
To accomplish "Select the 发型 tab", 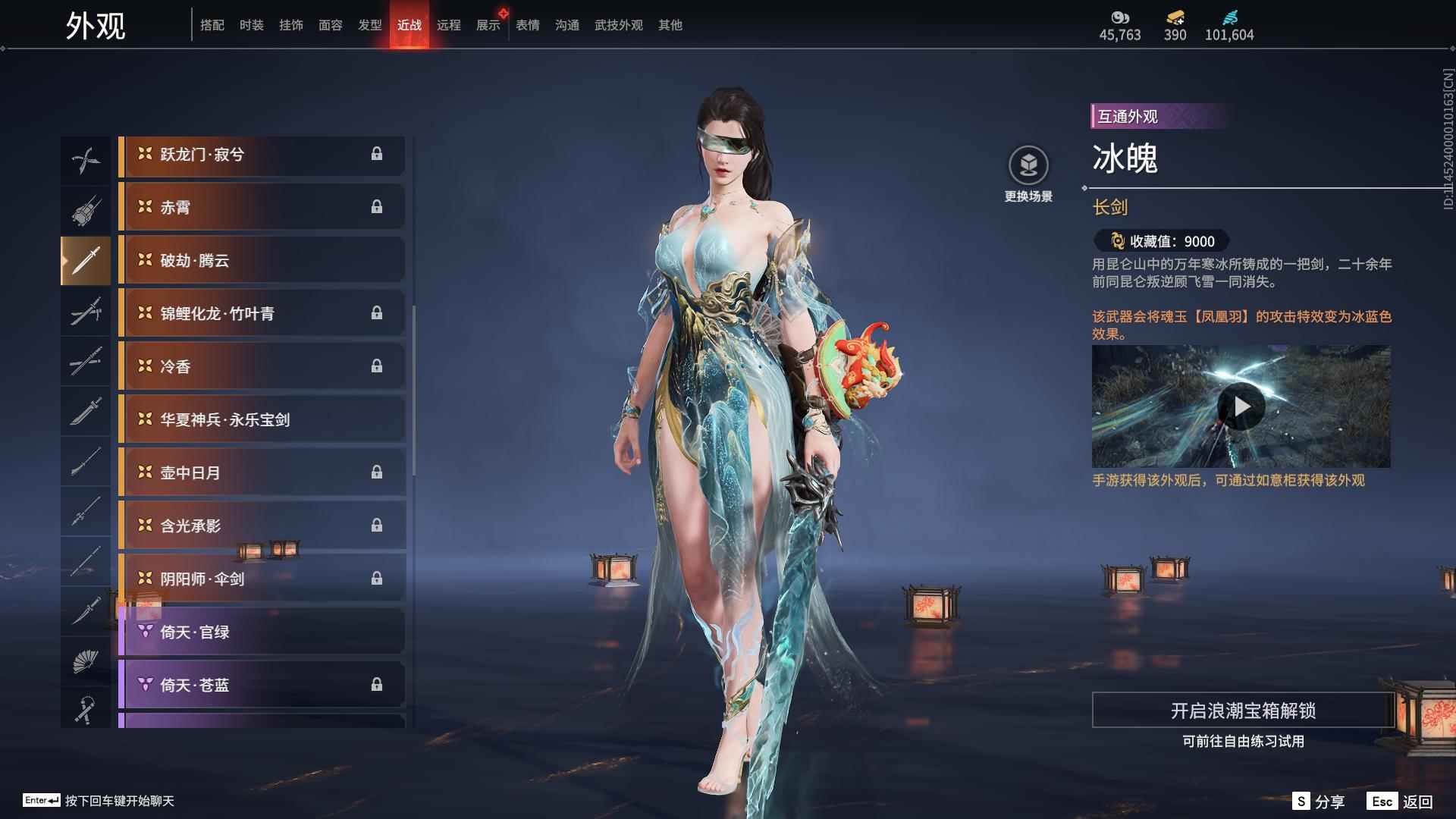I will (x=369, y=25).
